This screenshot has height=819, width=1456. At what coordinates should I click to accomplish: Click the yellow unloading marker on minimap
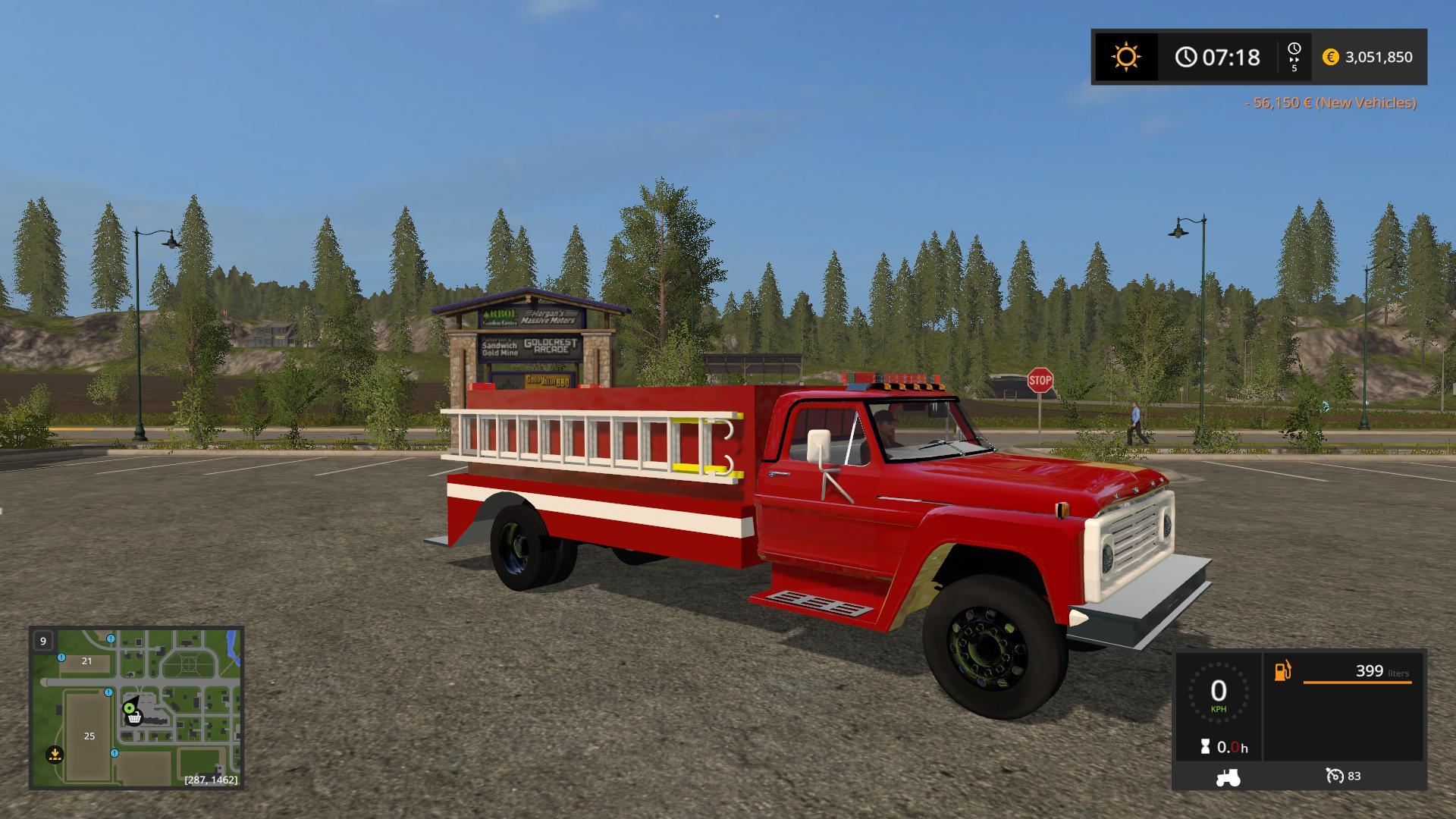(x=55, y=754)
